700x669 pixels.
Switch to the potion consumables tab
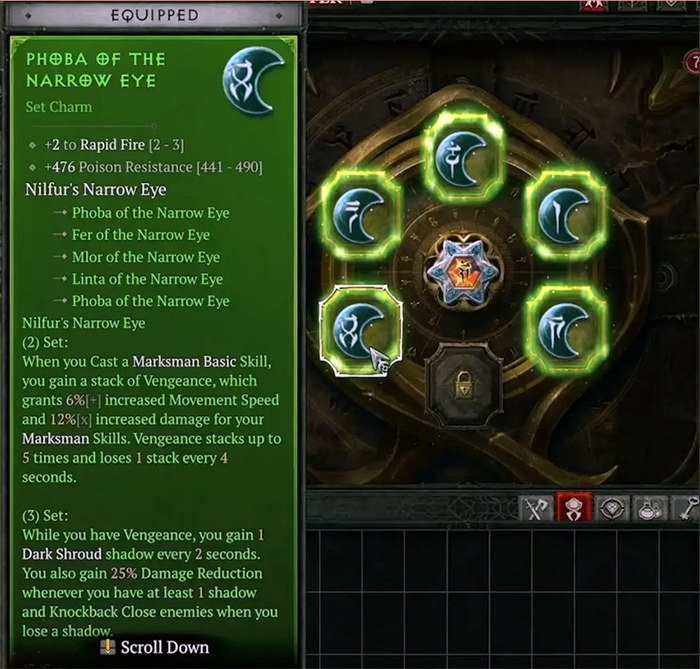tap(653, 509)
